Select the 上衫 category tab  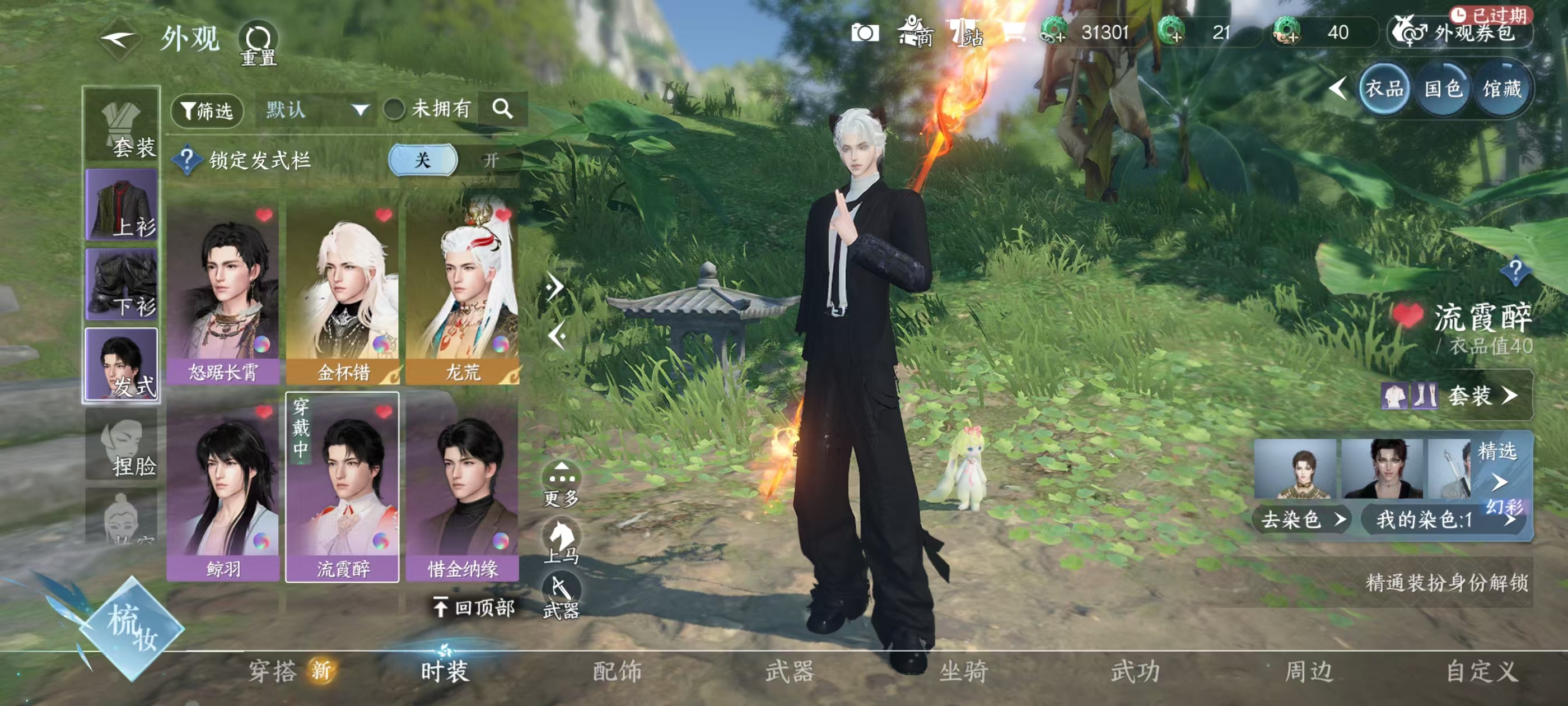click(x=122, y=205)
